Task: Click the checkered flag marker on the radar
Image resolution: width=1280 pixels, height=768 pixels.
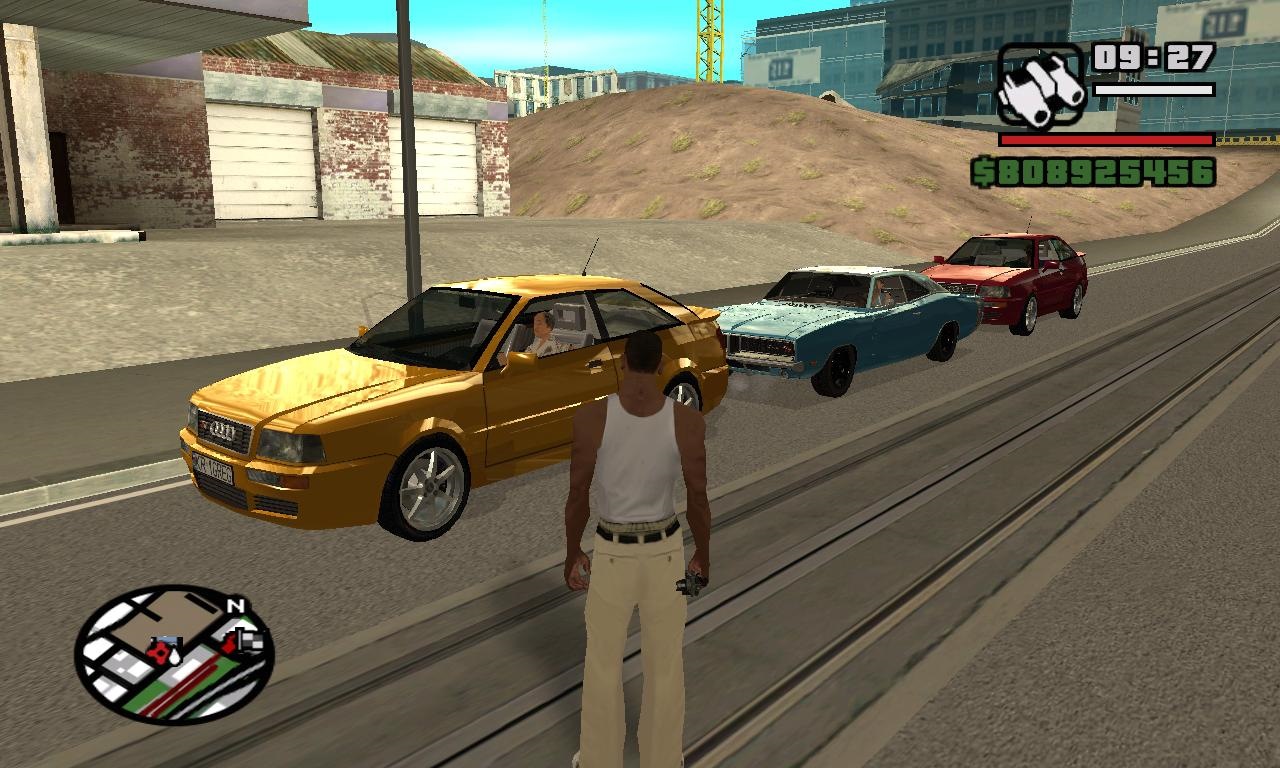Action: point(253,641)
